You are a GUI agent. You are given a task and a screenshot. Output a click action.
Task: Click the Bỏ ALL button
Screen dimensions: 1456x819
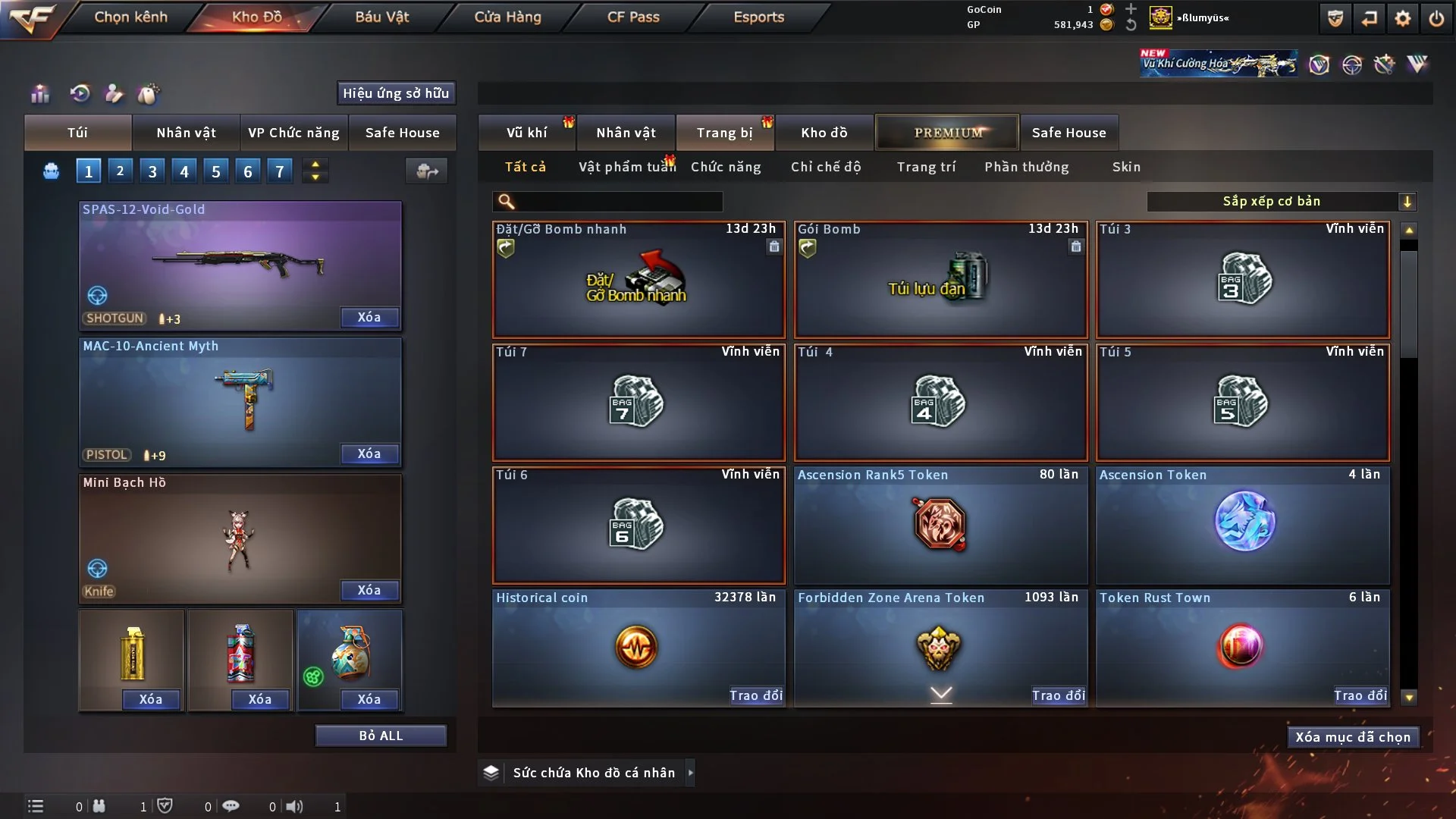381,736
